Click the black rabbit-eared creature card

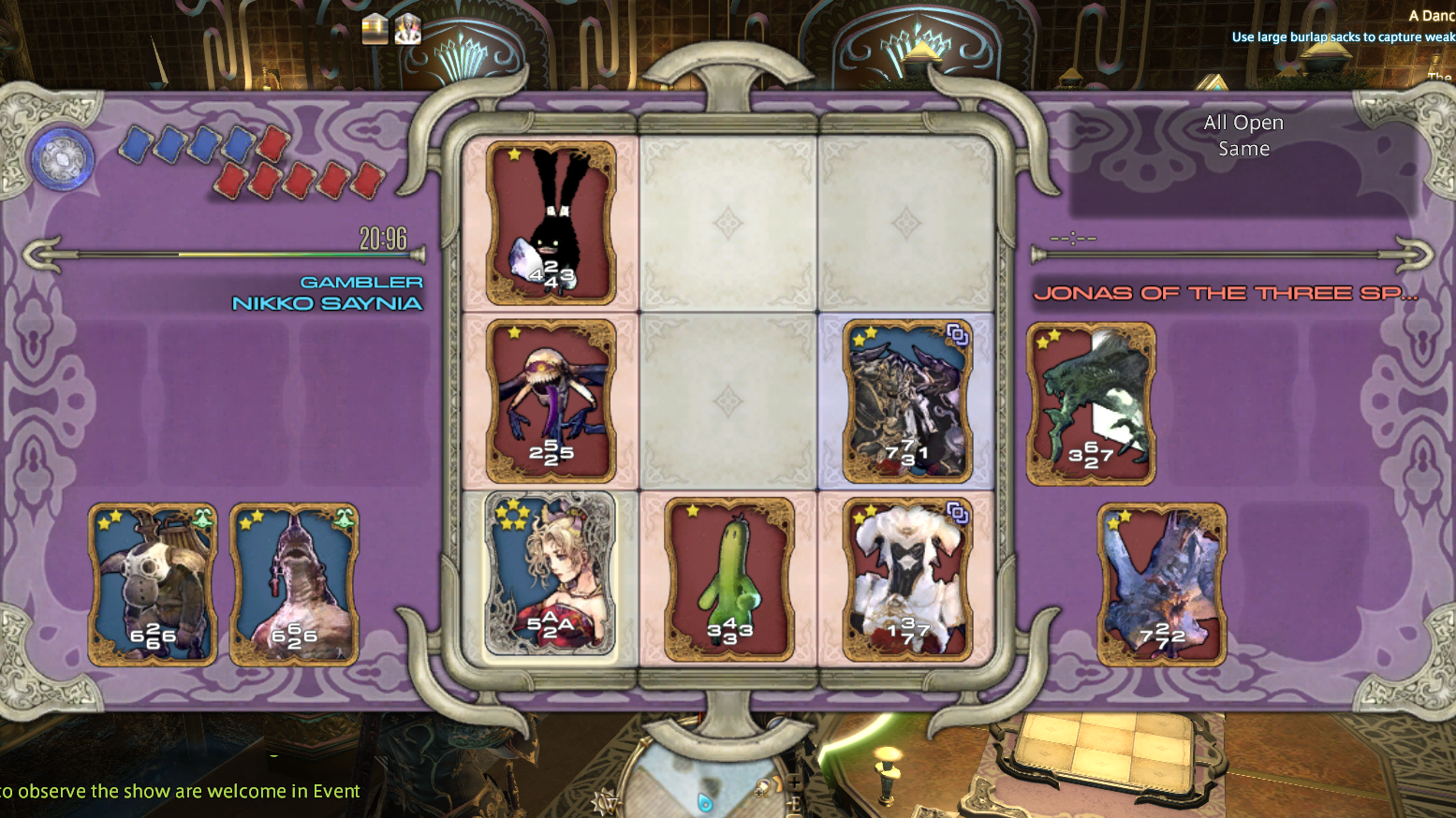tap(551, 223)
